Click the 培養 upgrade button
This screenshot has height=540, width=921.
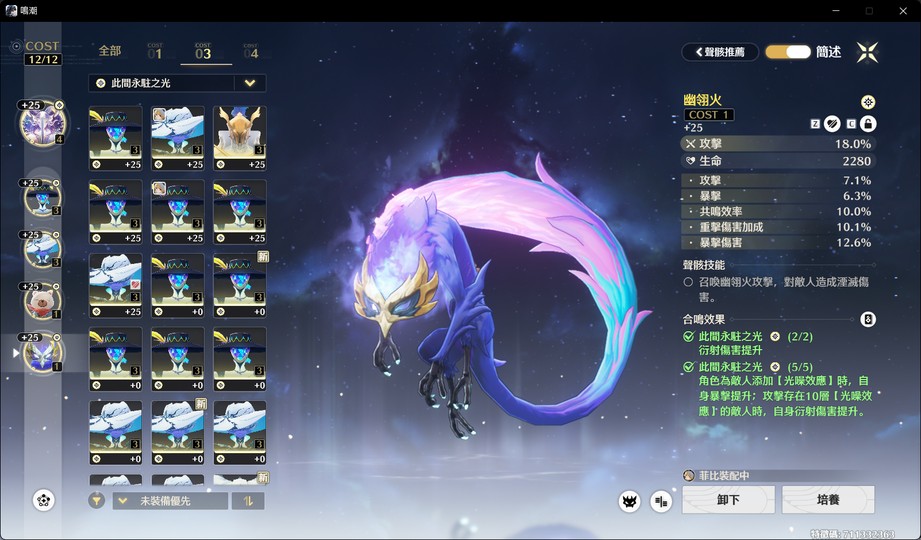point(828,500)
